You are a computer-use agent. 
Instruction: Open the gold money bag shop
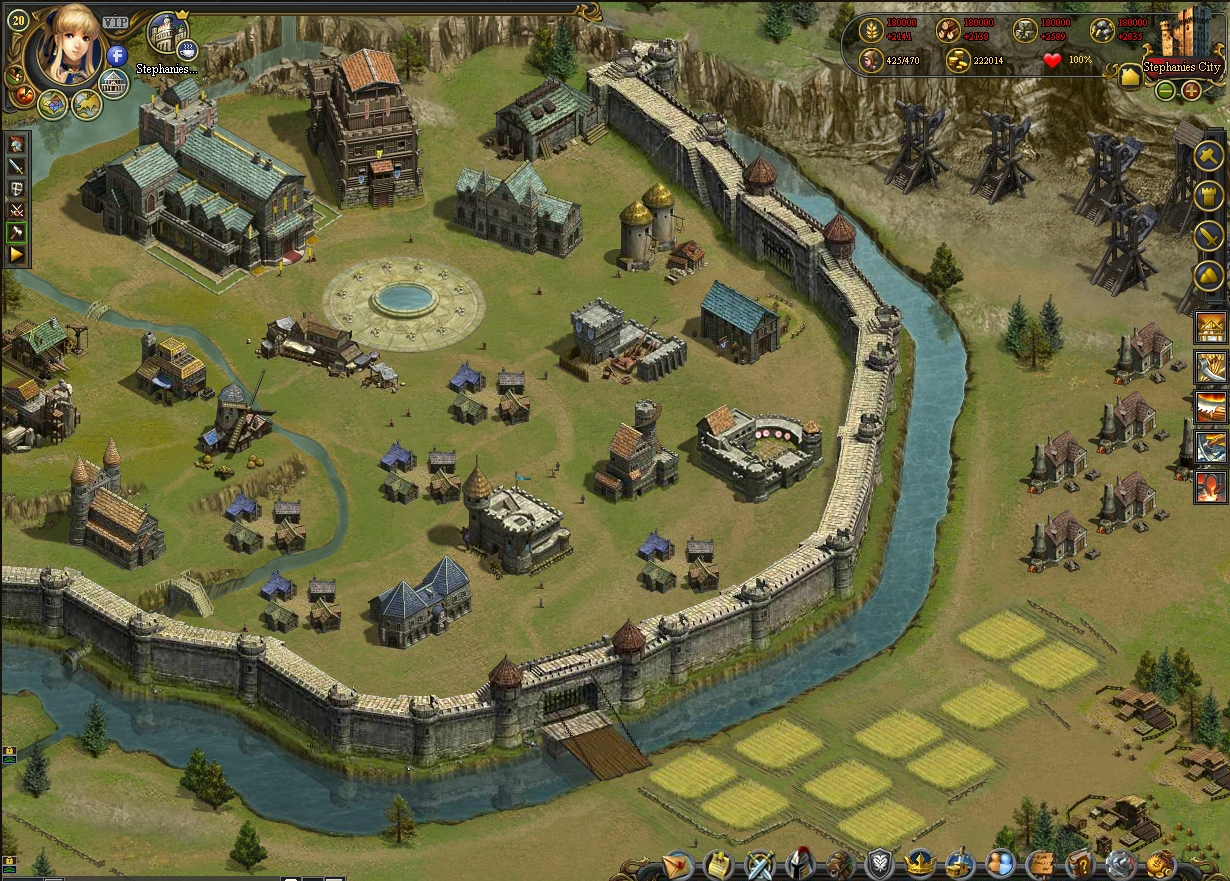[1160, 863]
